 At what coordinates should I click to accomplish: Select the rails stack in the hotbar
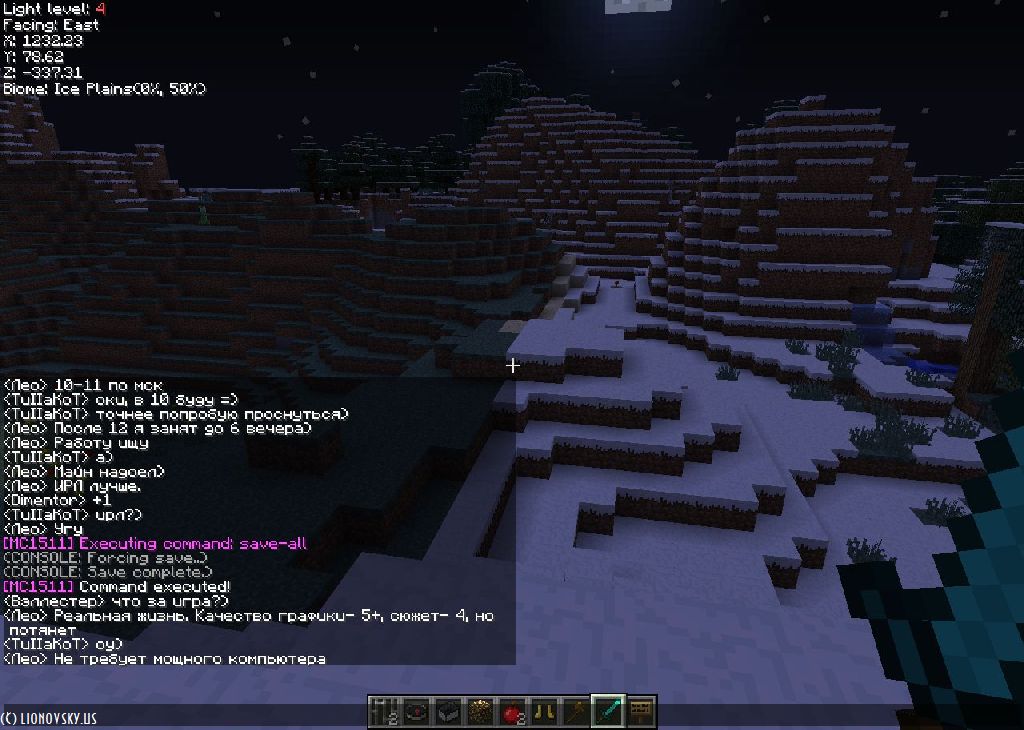(x=383, y=711)
